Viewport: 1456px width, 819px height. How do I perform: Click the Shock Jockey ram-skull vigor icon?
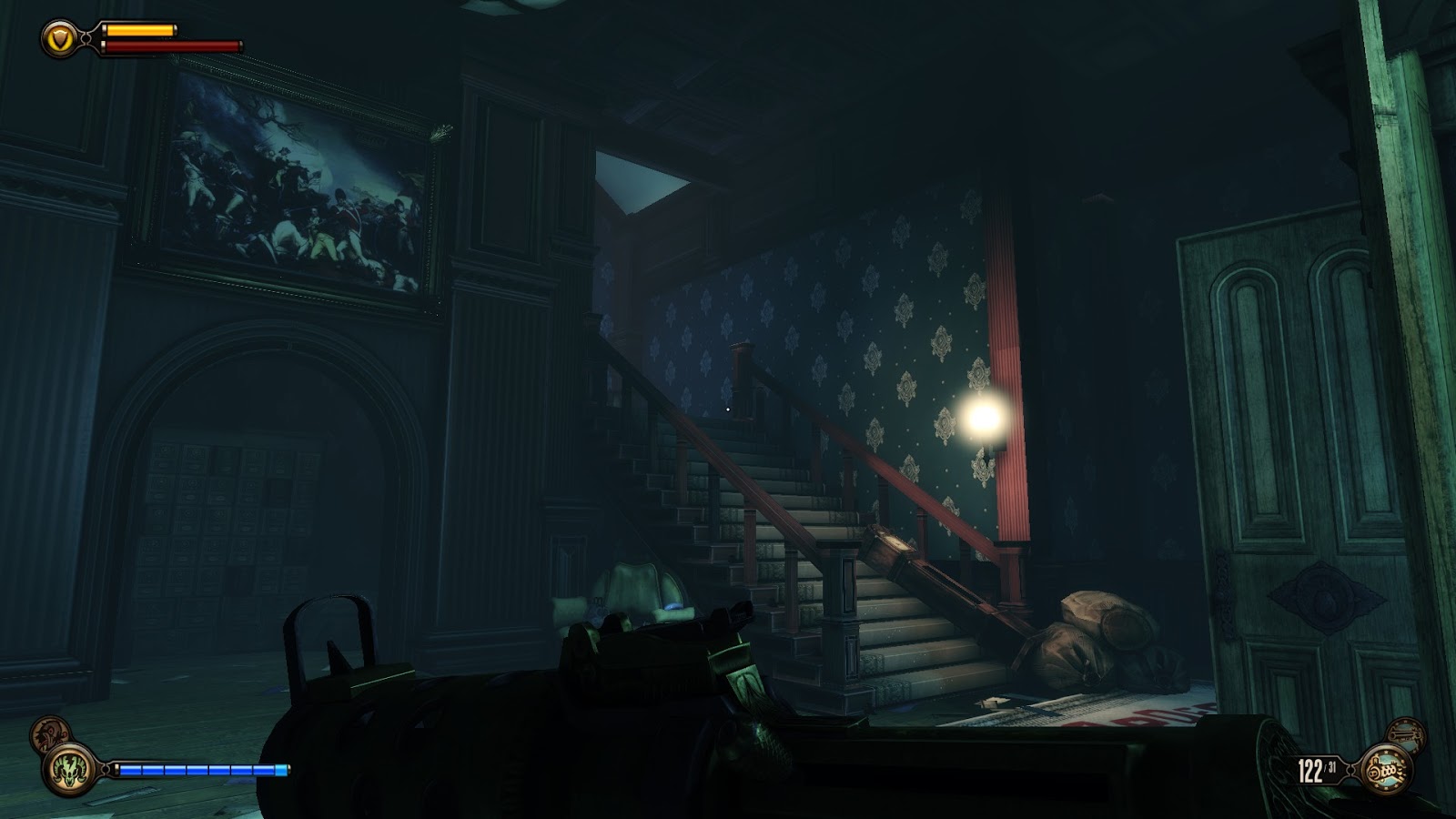click(x=70, y=769)
